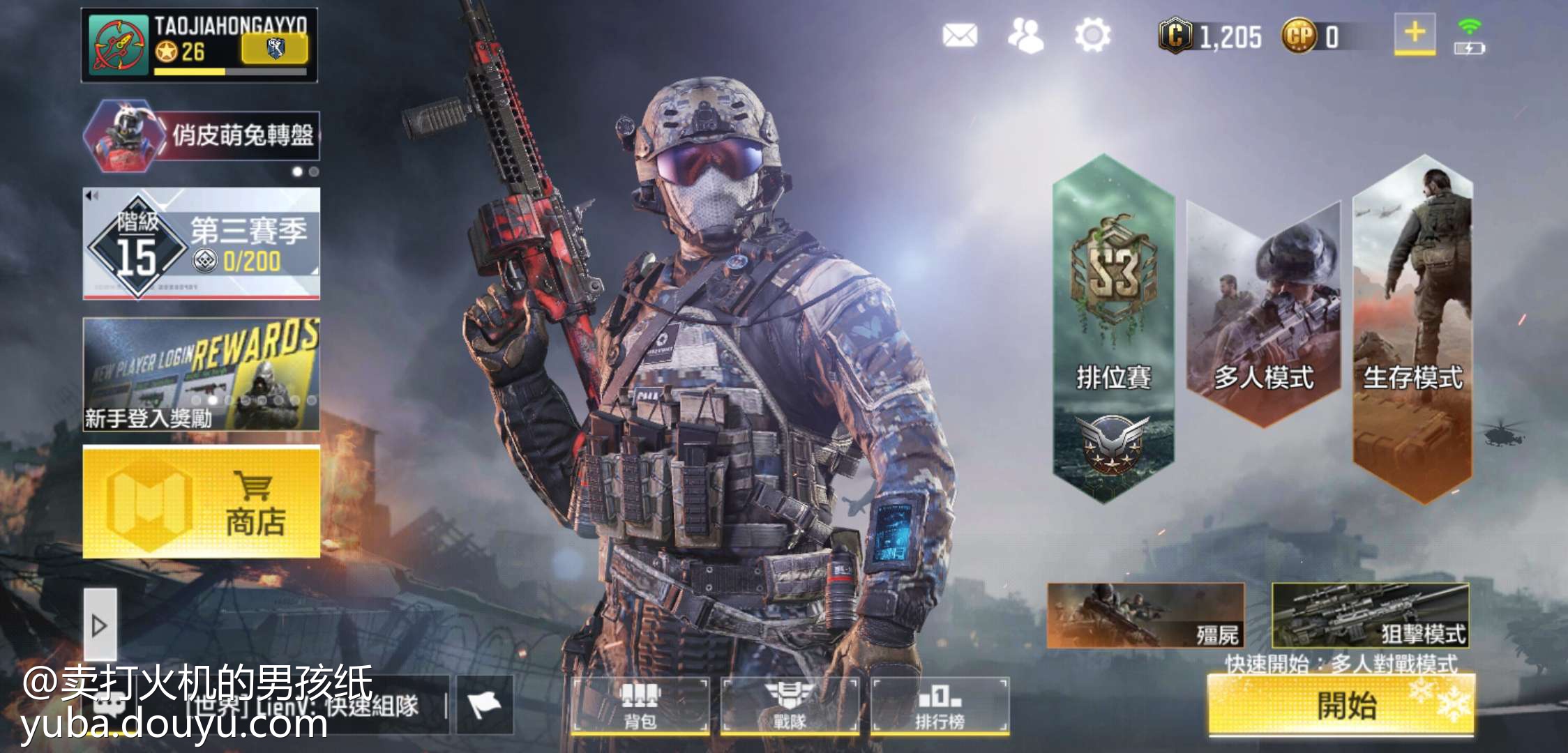Image resolution: width=1568 pixels, height=753 pixels.
Task: Show the friends list icon
Action: (x=1025, y=35)
